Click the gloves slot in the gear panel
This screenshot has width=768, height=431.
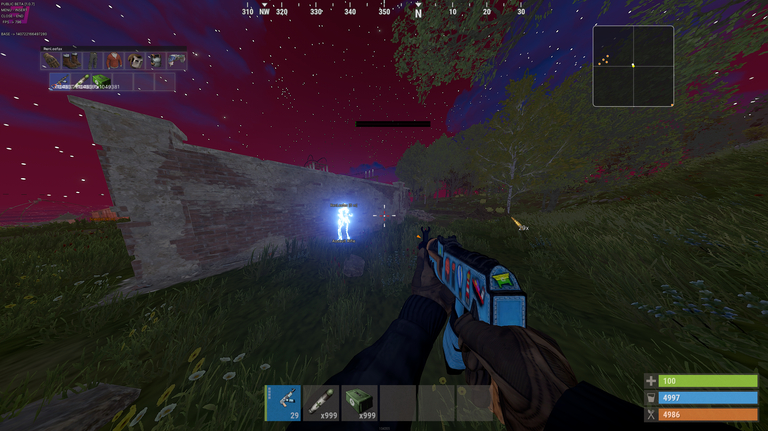pyautogui.click(x=50, y=61)
